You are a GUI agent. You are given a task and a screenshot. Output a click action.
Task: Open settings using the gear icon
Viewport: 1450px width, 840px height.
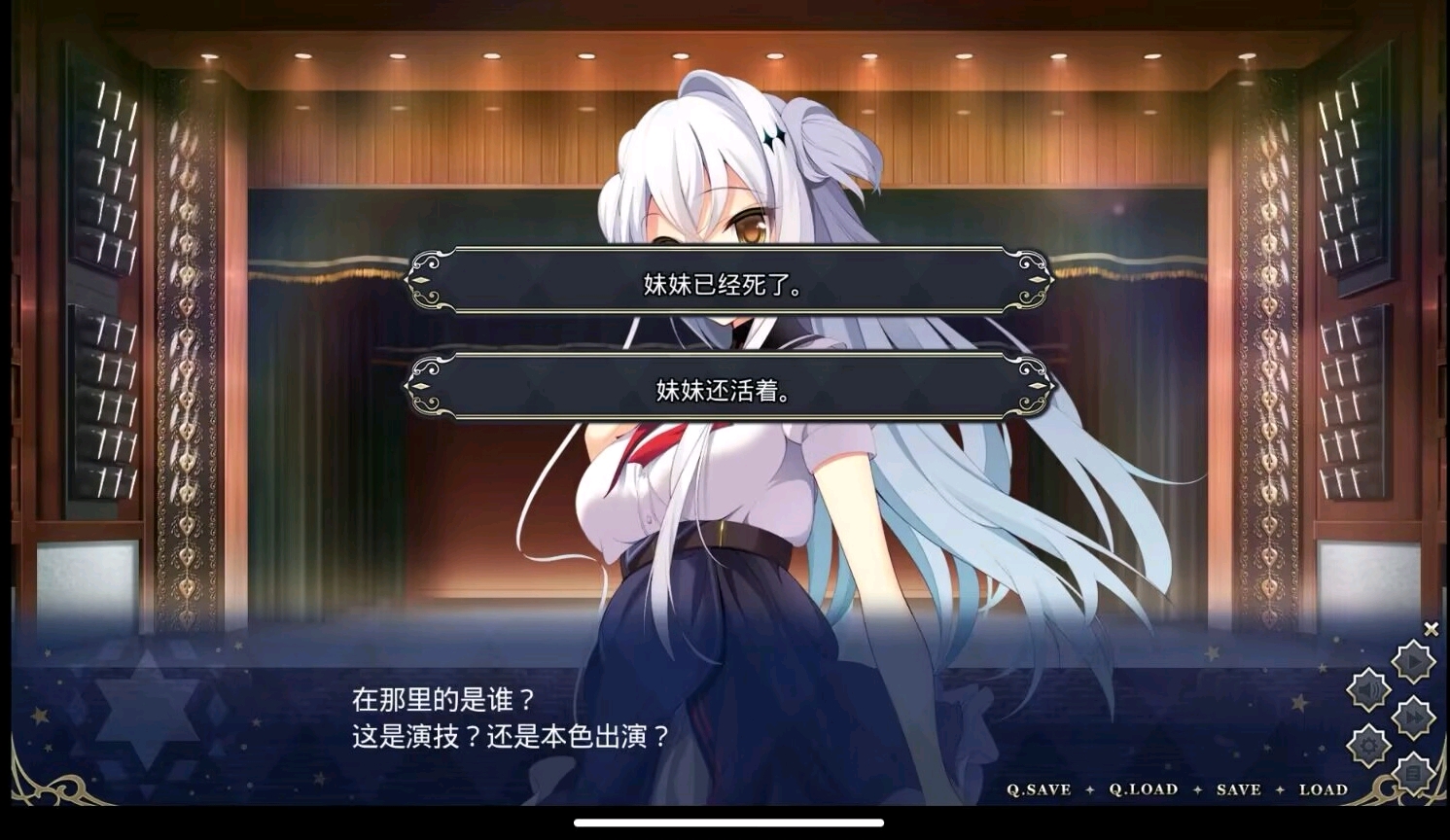1368,744
